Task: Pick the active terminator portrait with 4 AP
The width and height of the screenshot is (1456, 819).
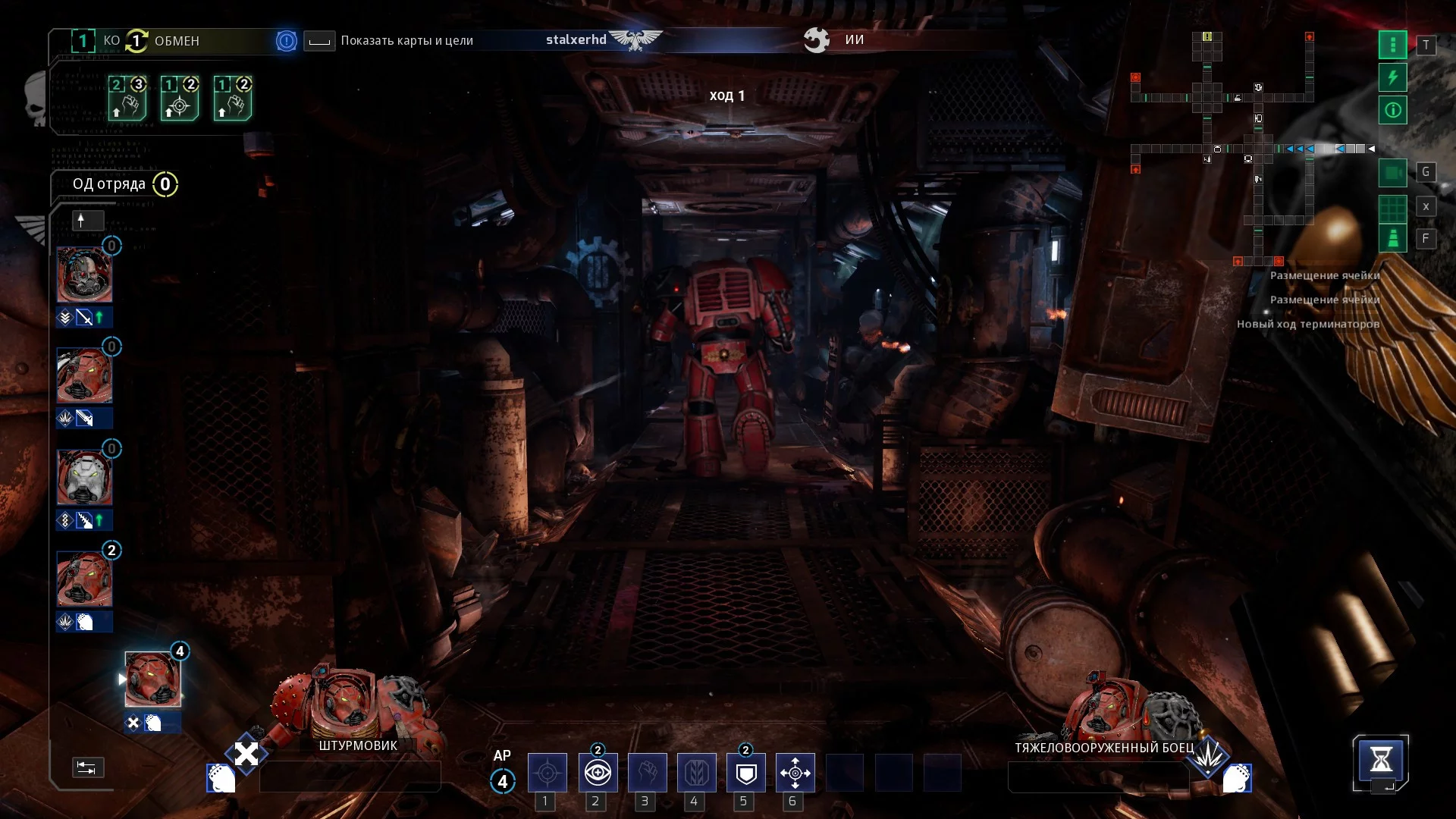Action: 152,679
